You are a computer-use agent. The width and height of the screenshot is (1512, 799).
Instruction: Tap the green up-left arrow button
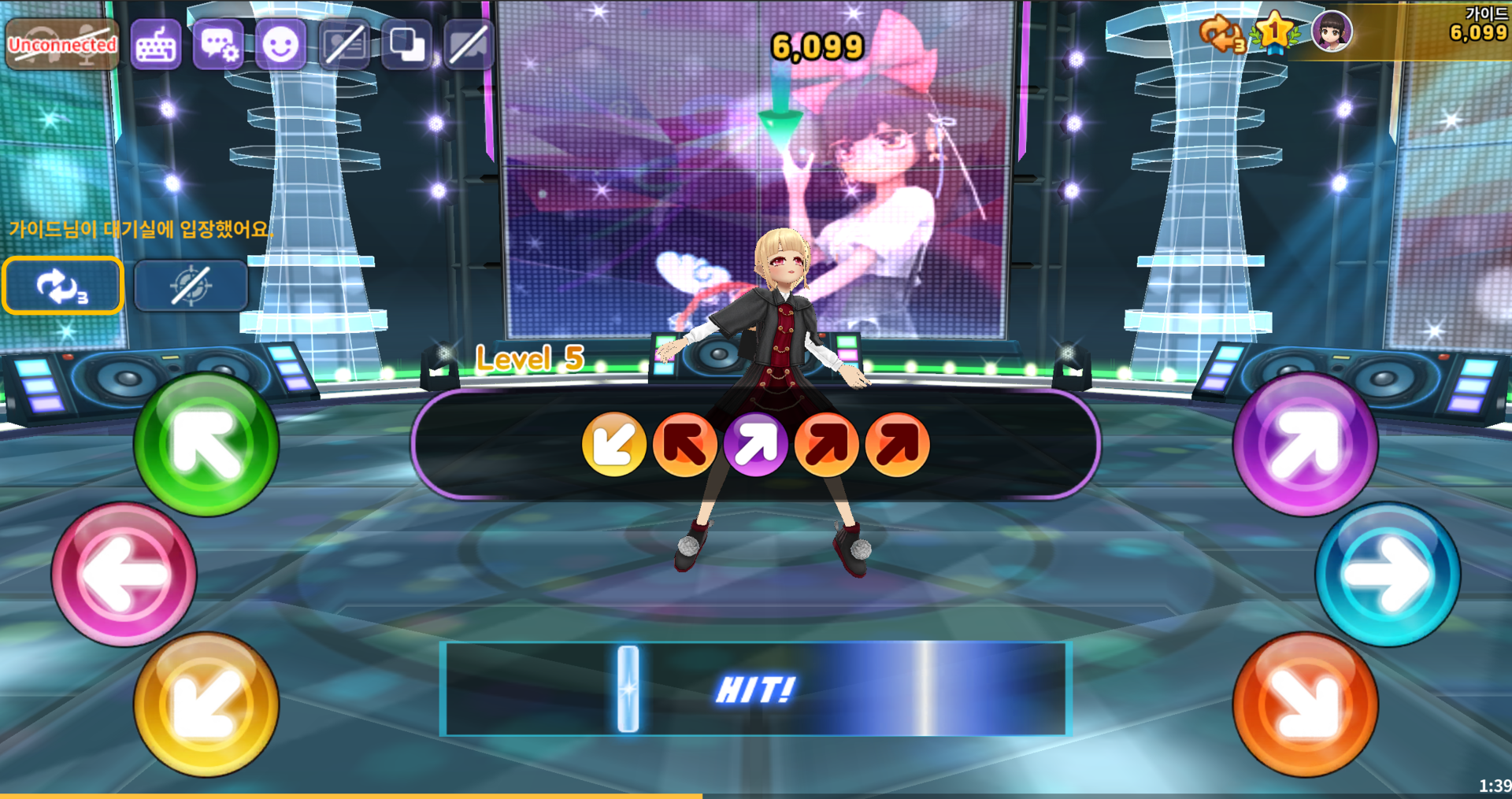click(x=206, y=445)
